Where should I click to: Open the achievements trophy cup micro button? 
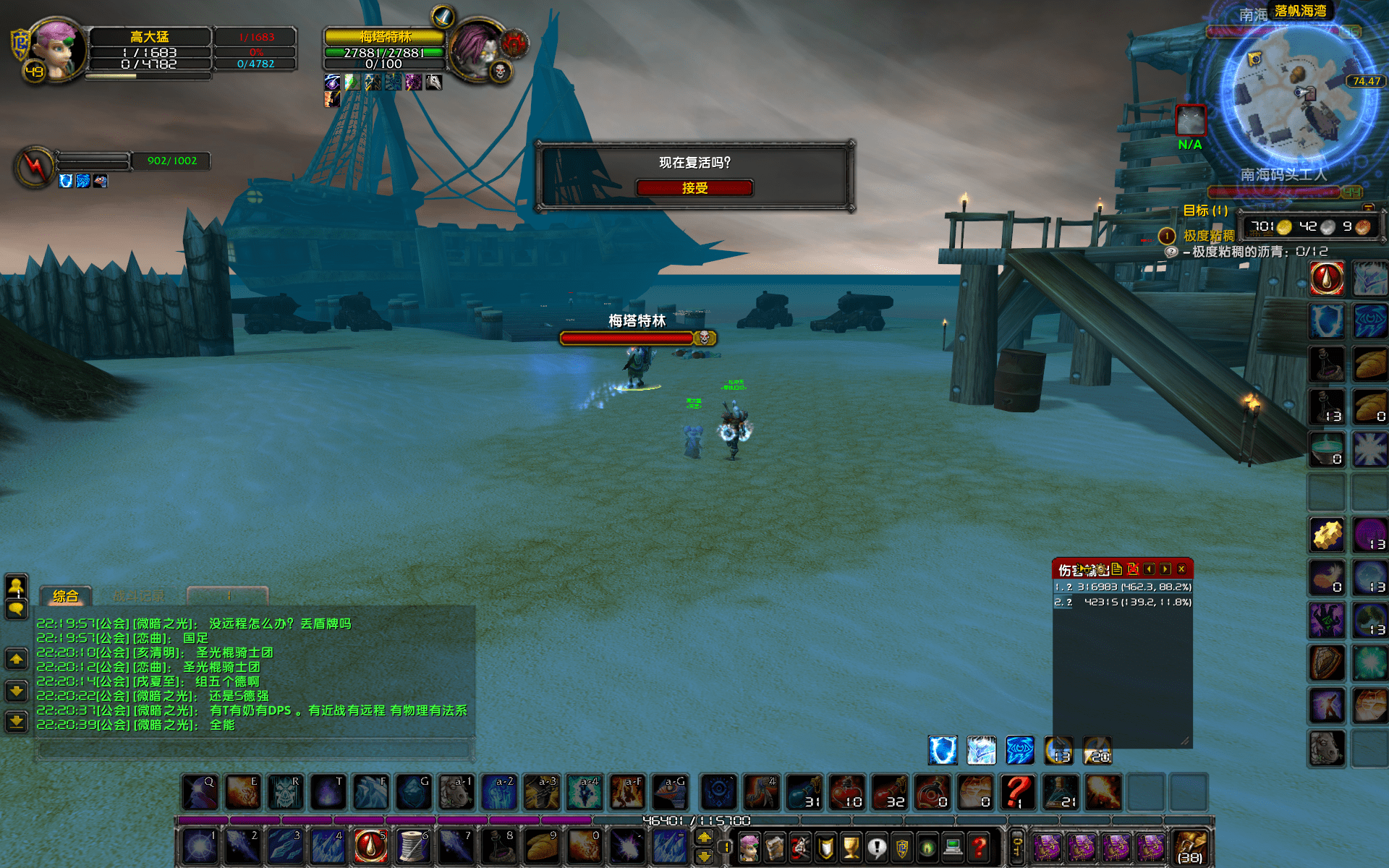click(851, 847)
